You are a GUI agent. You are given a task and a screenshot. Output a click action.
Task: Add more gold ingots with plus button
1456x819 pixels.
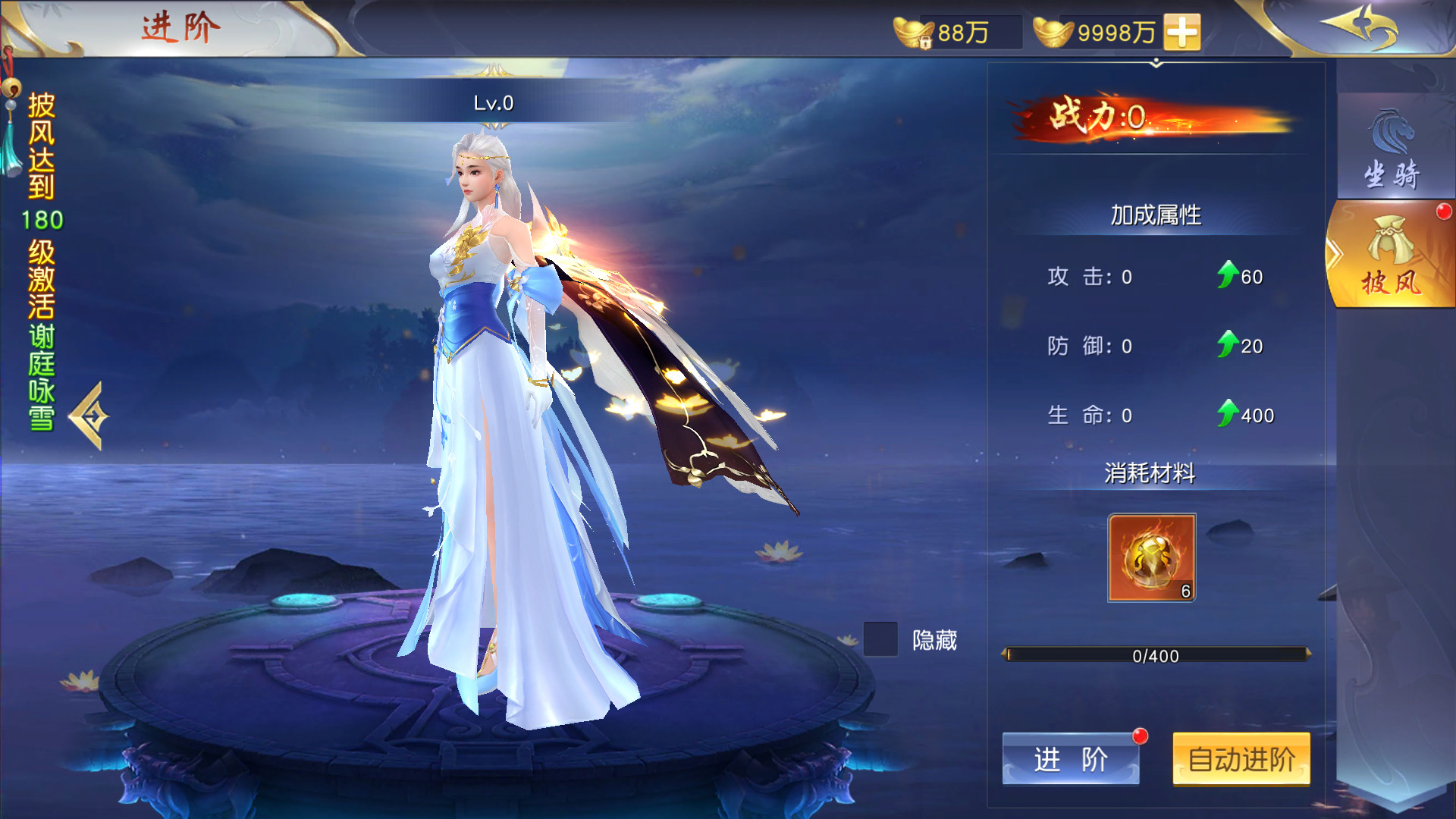pos(1182,33)
